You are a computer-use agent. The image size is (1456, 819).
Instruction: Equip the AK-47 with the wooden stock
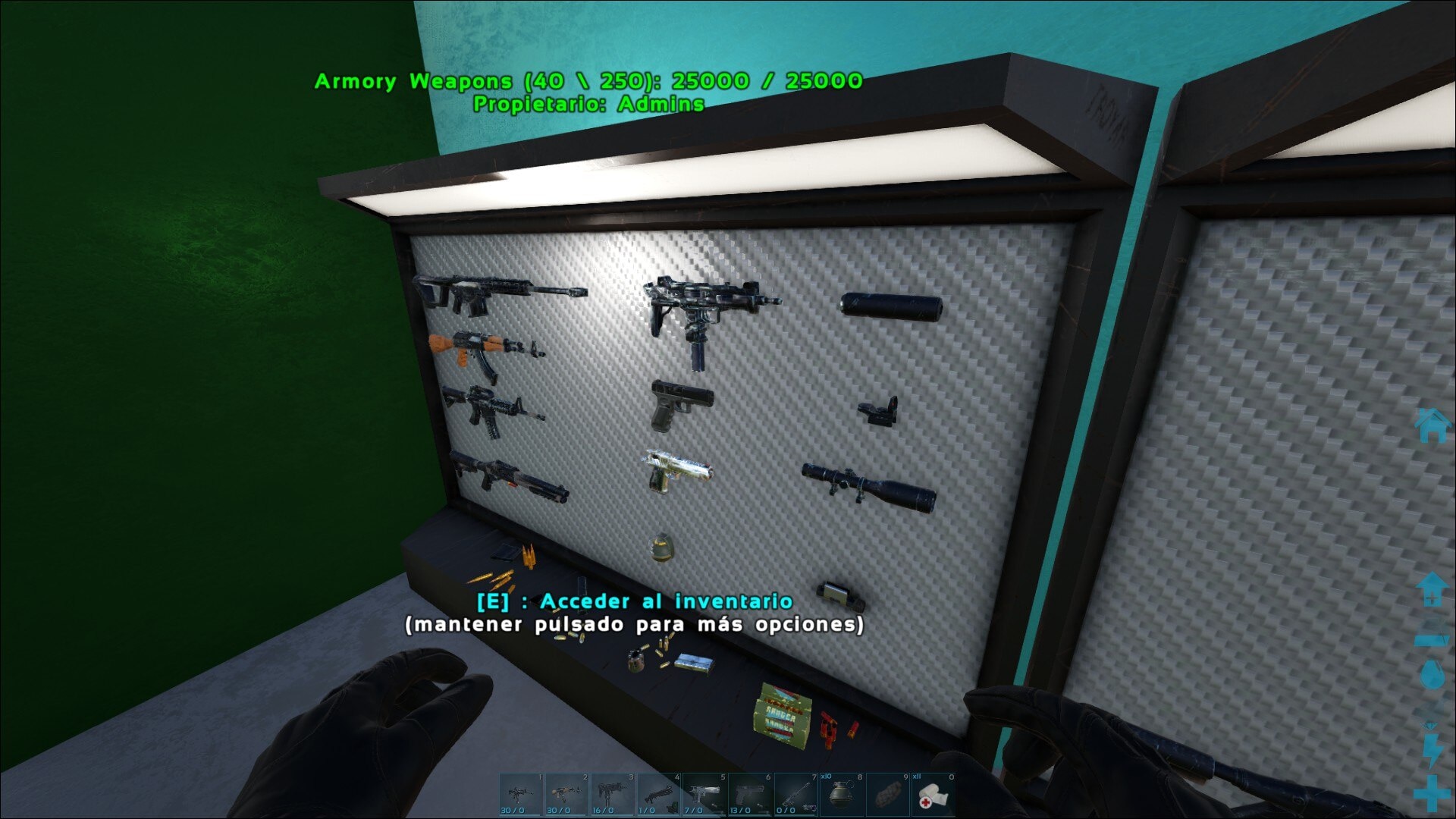(x=566, y=795)
